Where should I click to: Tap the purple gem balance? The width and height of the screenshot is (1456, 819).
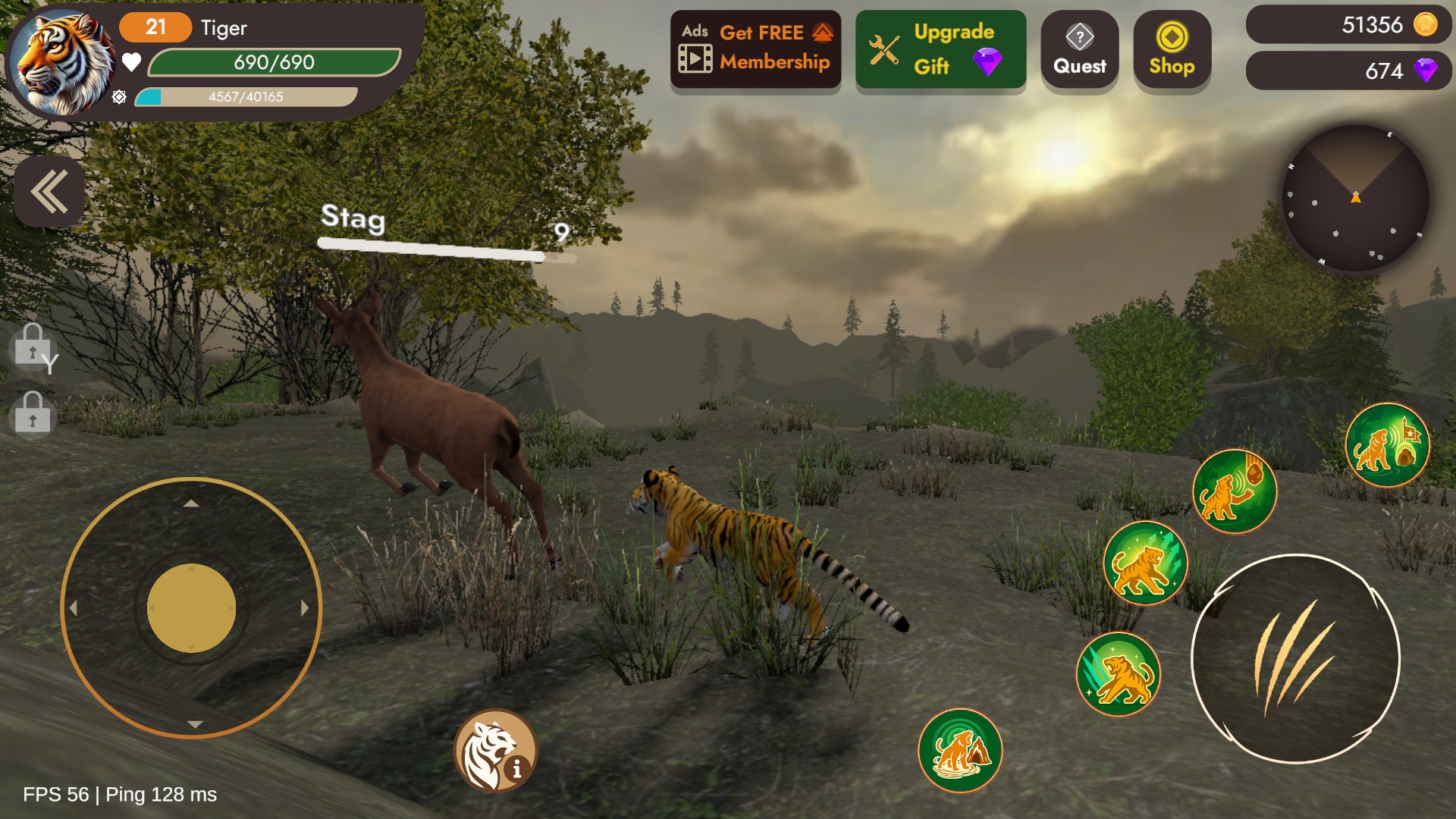pos(1348,71)
